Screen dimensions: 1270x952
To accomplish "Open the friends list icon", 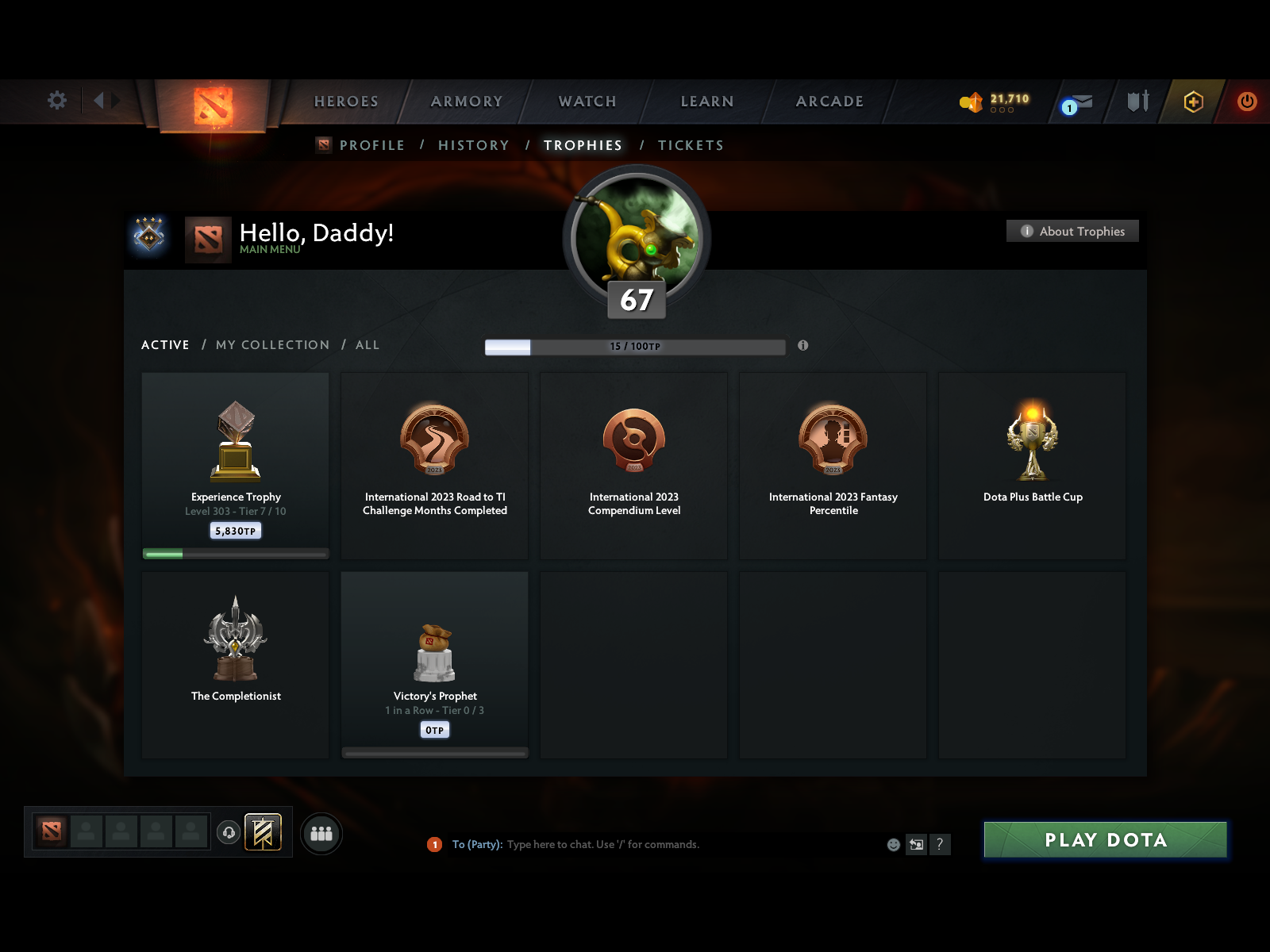I will click(x=321, y=834).
